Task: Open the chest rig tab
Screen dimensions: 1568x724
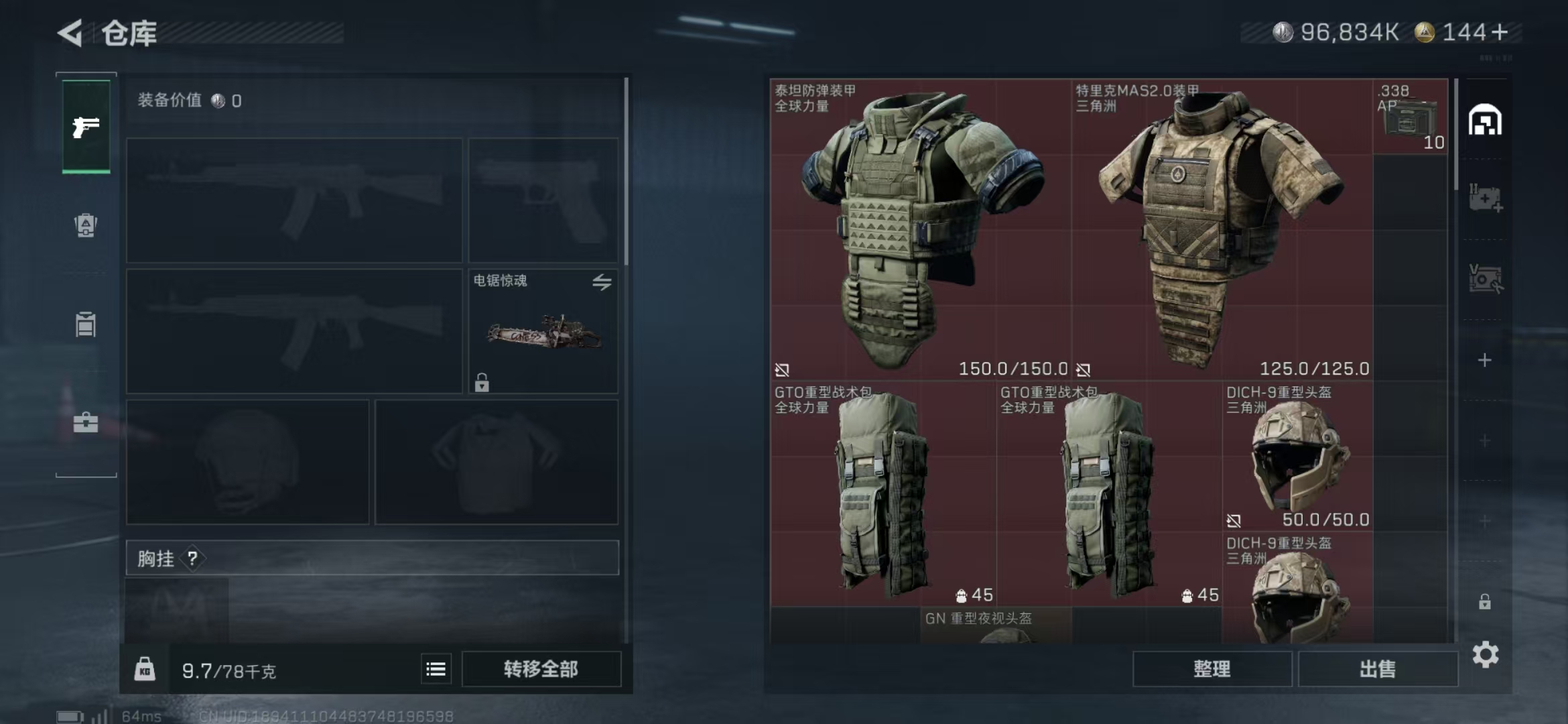Action: [86, 324]
